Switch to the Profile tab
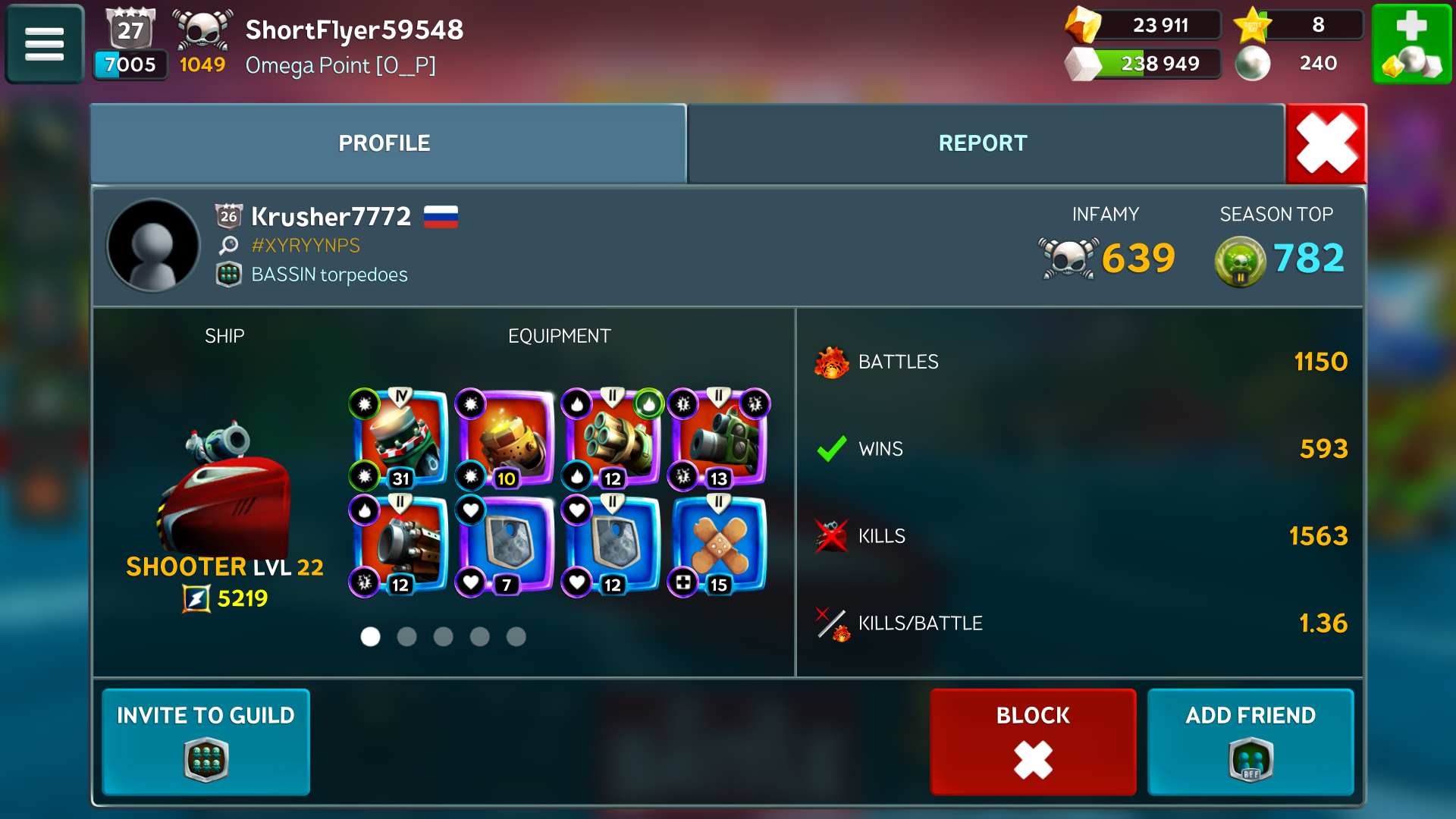The height and width of the screenshot is (819, 1456). click(384, 143)
